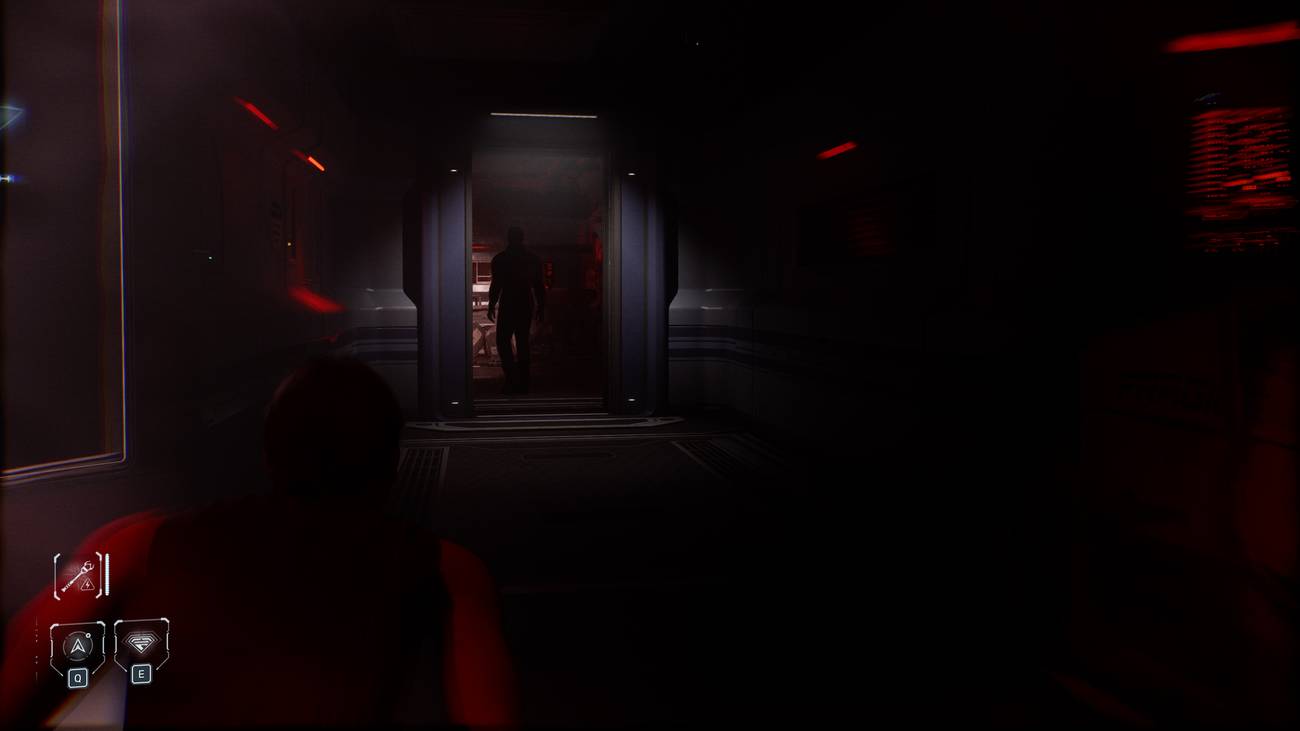Image resolution: width=1300 pixels, height=731 pixels.
Task: Click the shield emblem ability icon above E
Action: [141, 643]
